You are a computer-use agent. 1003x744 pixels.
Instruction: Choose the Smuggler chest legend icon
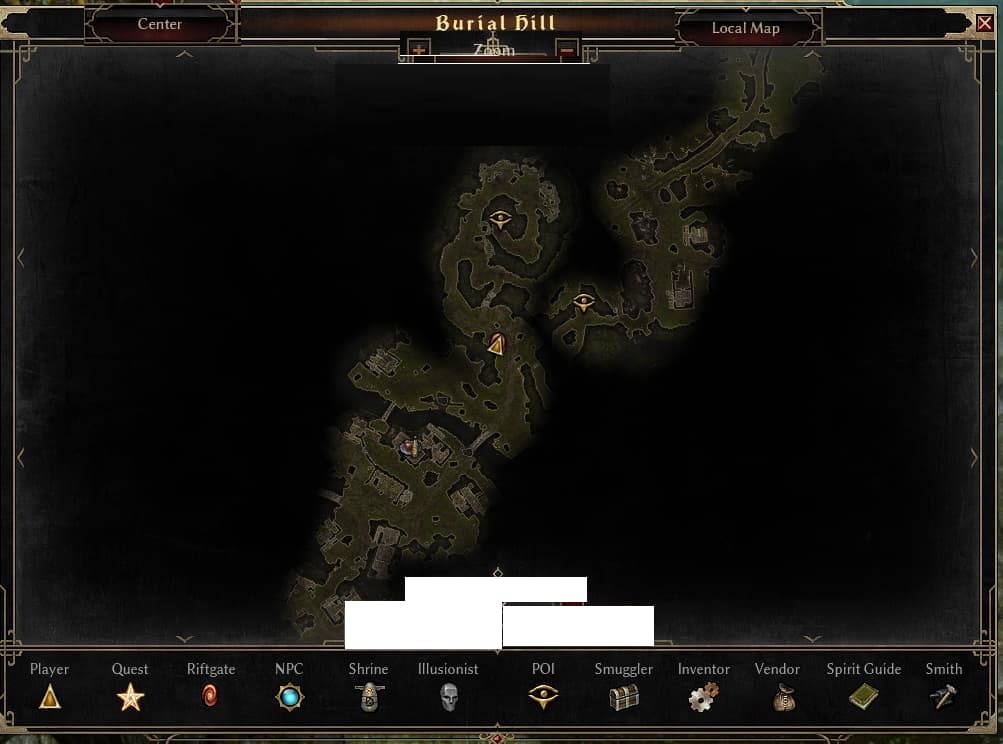624,697
